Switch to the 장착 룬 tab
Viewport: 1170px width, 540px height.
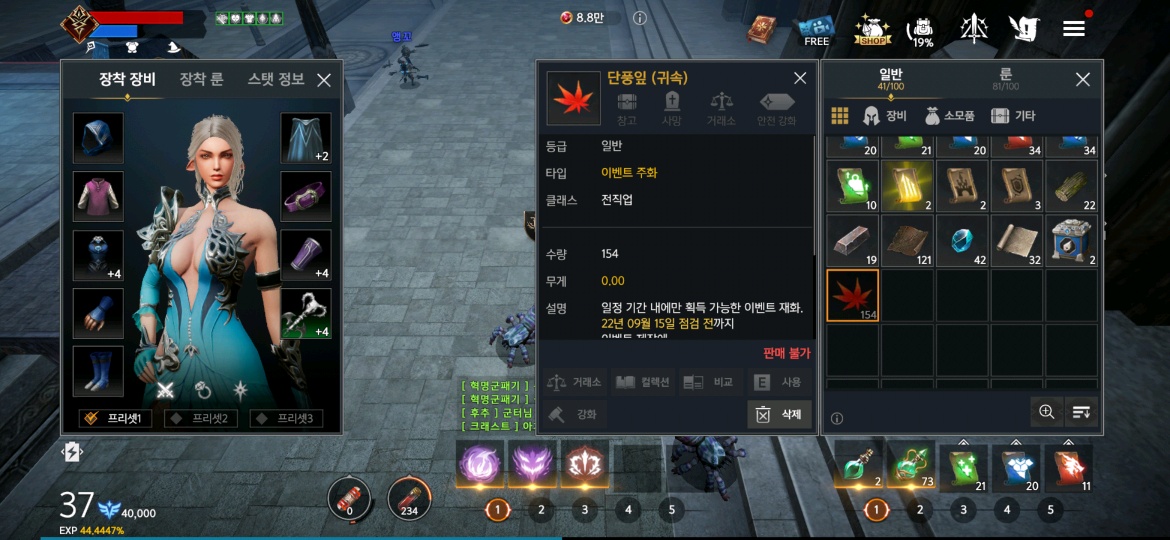(201, 79)
